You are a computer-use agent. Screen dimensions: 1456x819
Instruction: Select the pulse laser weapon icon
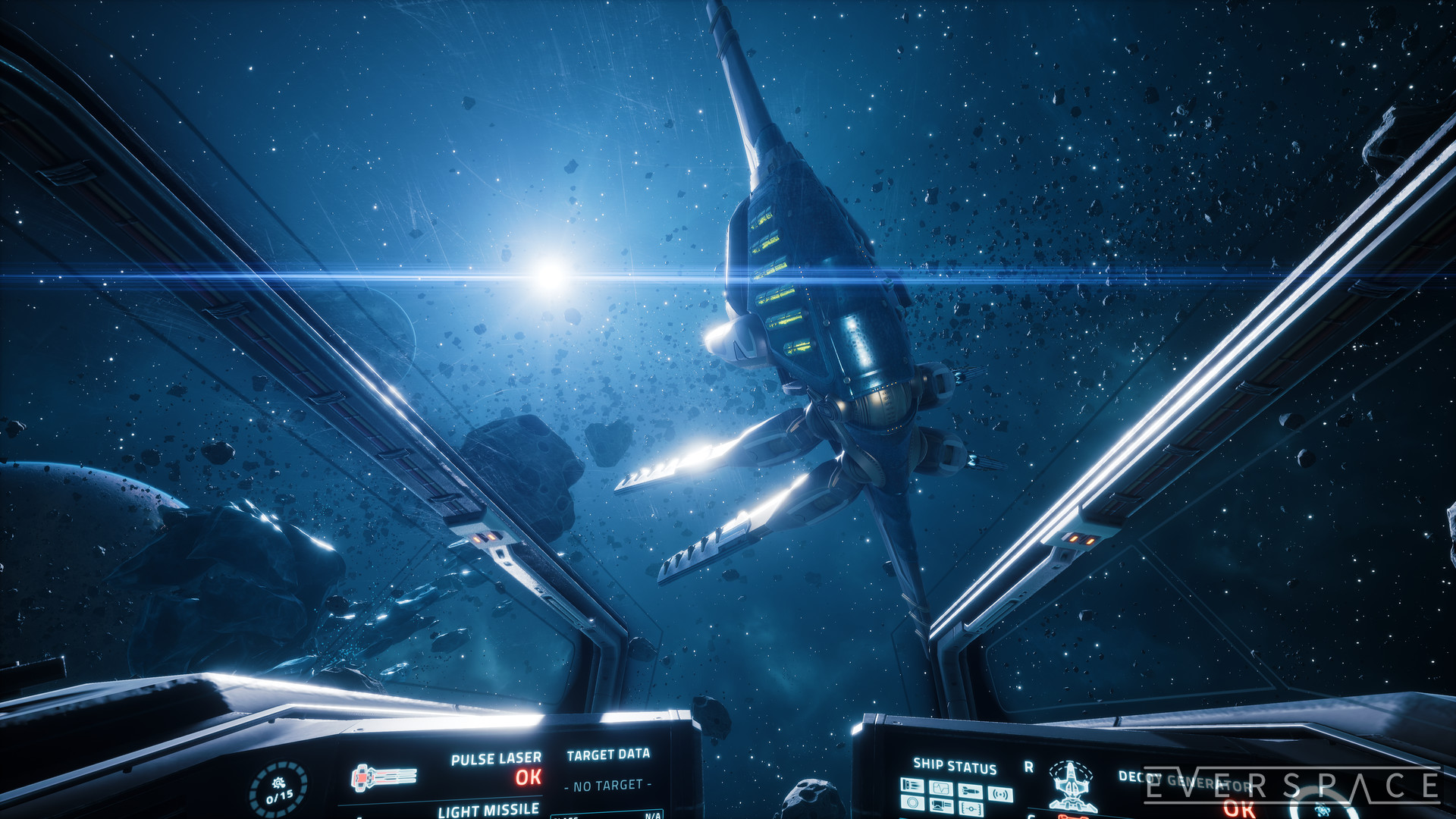384,777
